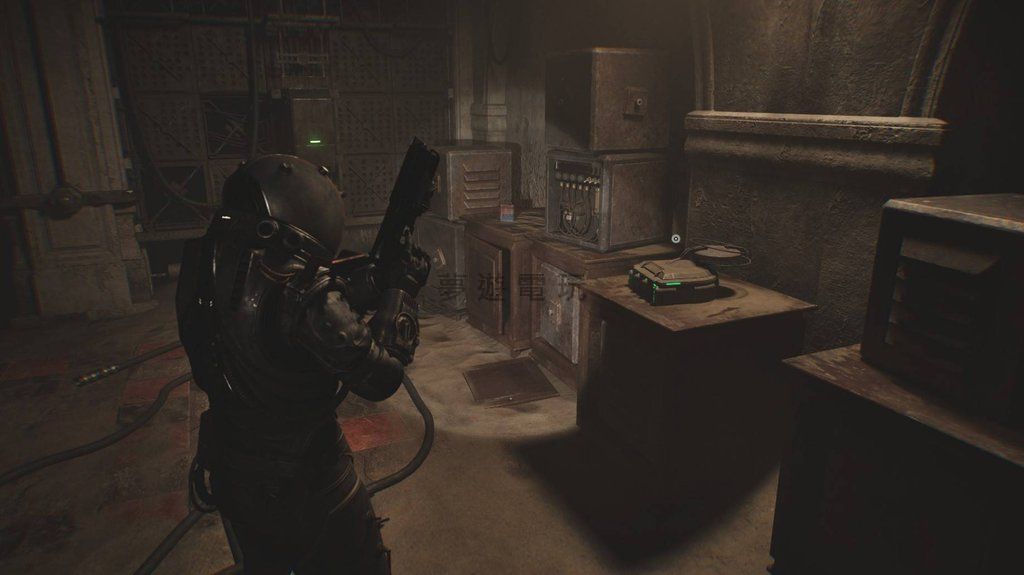Click the circular interaction marker above the device
Image resolution: width=1024 pixels, height=575 pixels.
point(676,239)
